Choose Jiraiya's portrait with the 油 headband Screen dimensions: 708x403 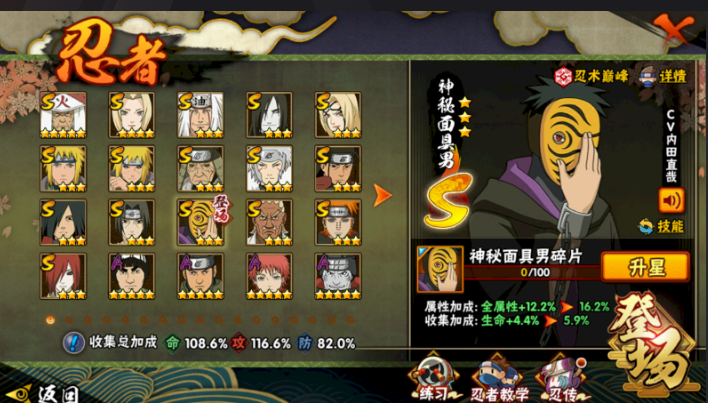200,114
